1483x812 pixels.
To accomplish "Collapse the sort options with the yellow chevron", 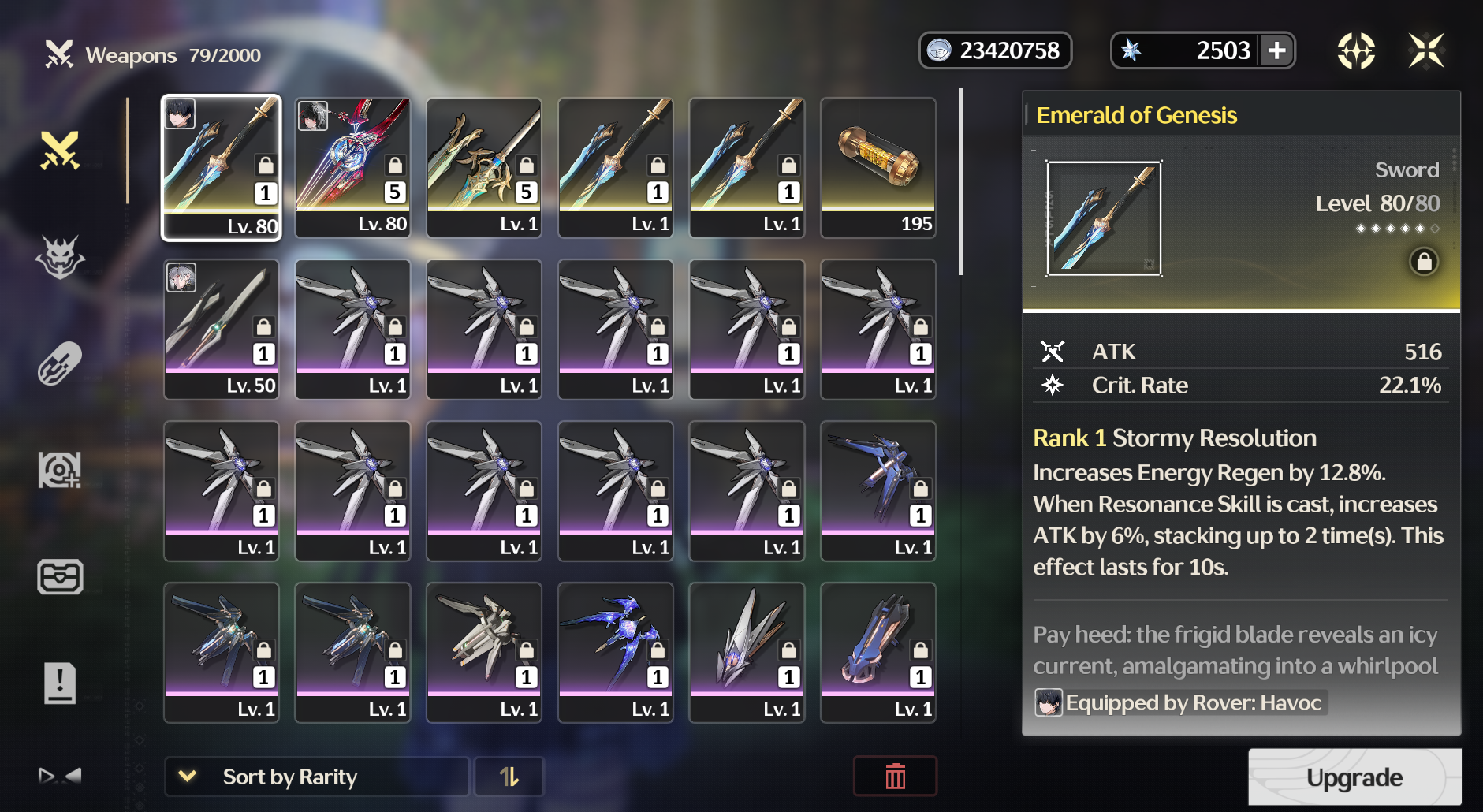I will click(187, 777).
